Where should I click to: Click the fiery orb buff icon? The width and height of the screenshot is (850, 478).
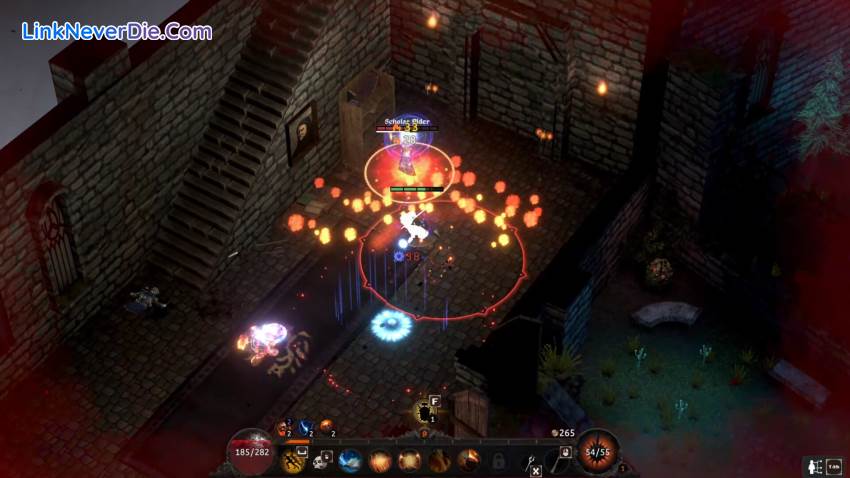pyautogui.click(x=325, y=428)
